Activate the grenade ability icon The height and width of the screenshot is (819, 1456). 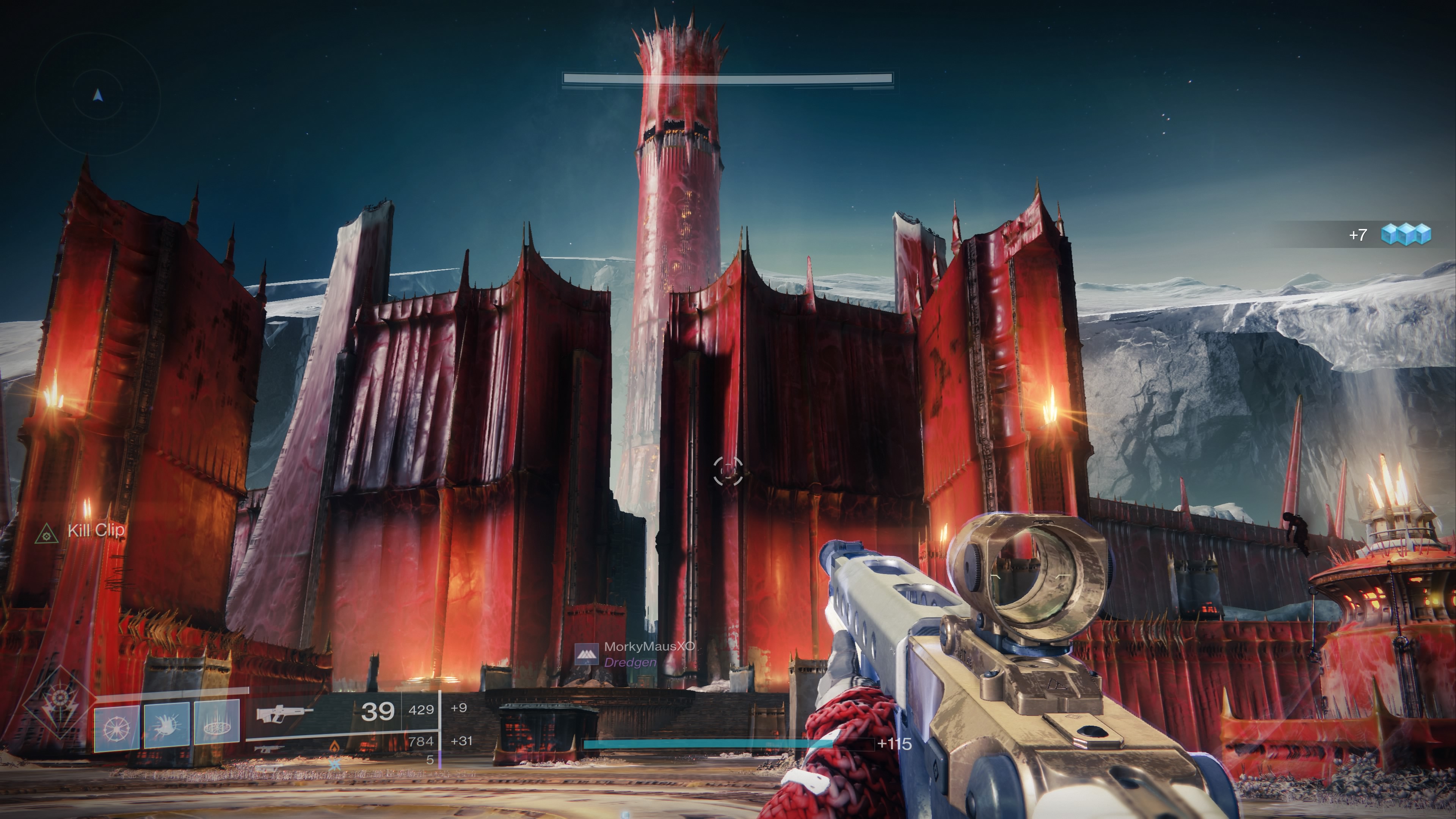pyautogui.click(x=117, y=728)
